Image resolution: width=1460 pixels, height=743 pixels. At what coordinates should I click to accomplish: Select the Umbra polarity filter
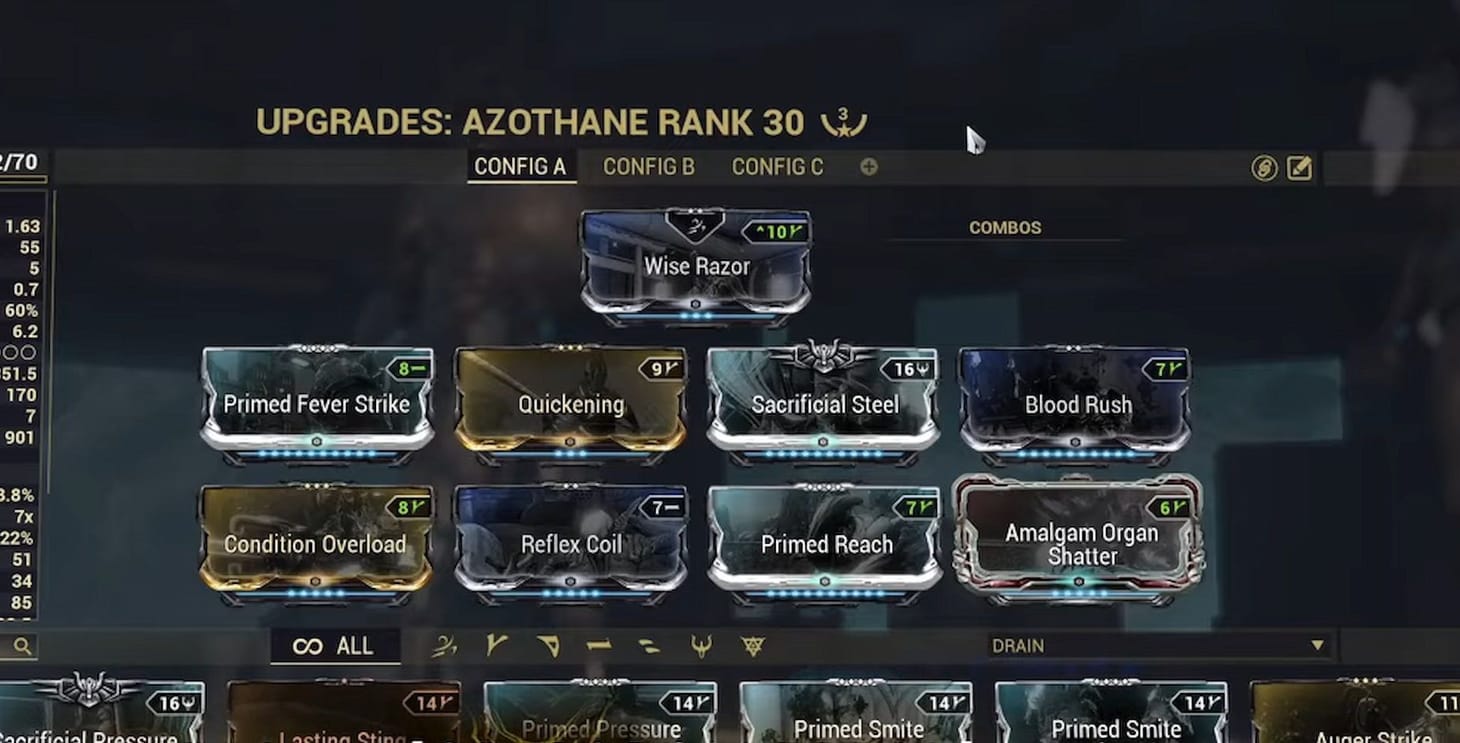pos(753,645)
